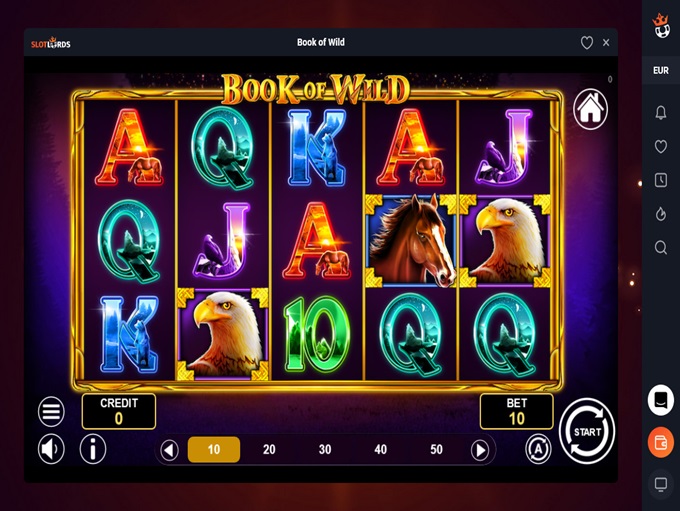The width and height of the screenshot is (680, 511).
Task: Spin the reels with the START button
Action: click(x=587, y=431)
